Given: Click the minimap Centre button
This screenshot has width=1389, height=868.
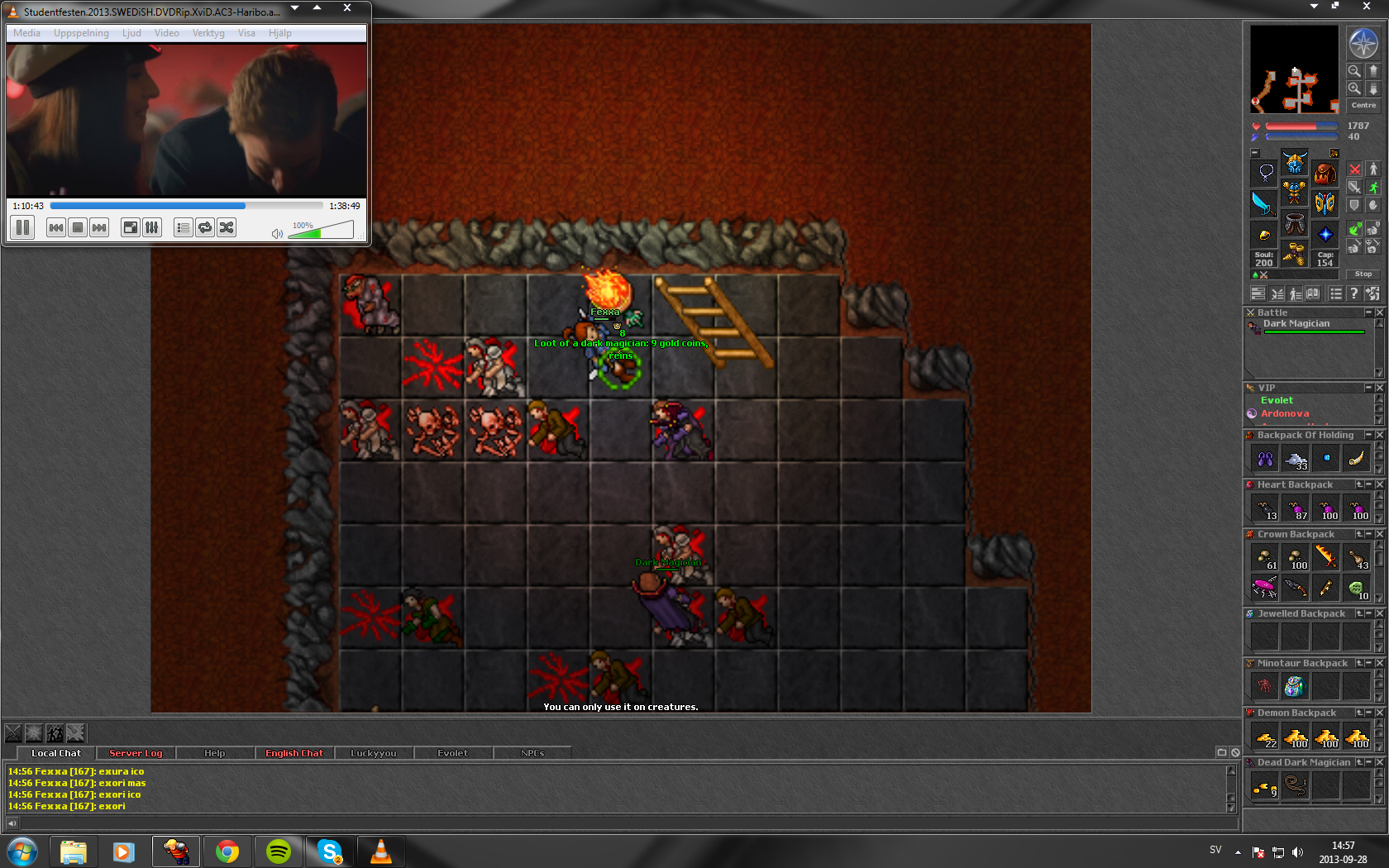Looking at the screenshot, I should coord(1363,106).
